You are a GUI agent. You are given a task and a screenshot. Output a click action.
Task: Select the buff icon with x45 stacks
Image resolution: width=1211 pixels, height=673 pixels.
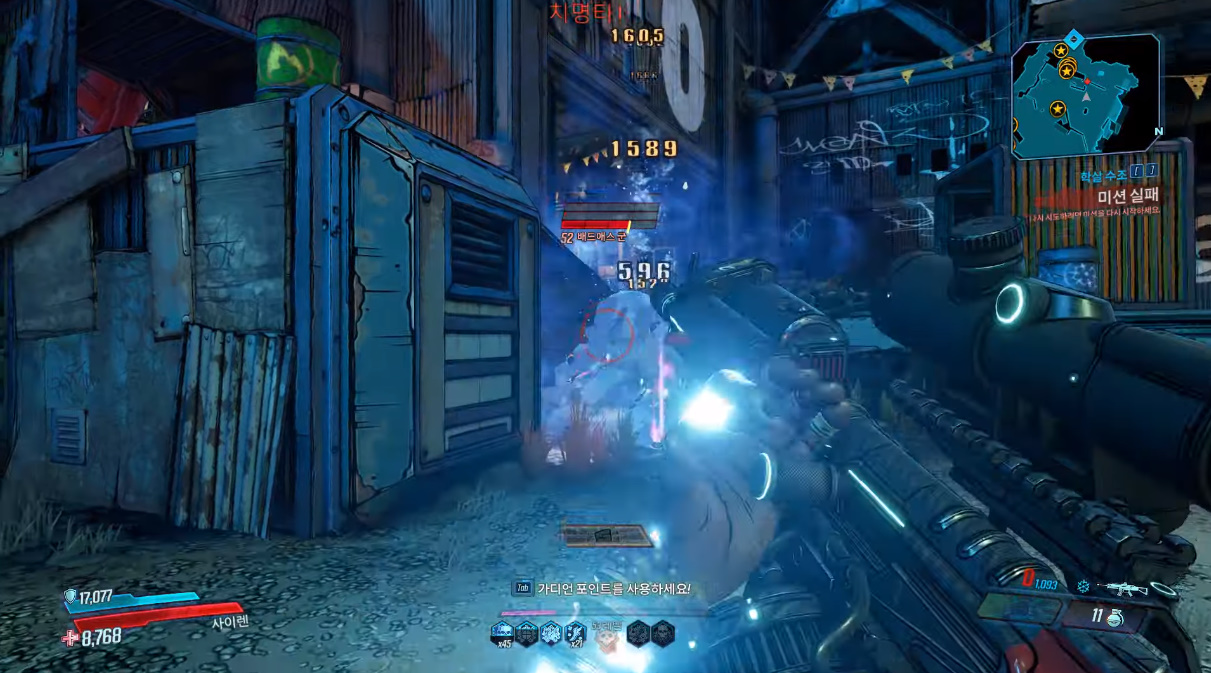(501, 632)
